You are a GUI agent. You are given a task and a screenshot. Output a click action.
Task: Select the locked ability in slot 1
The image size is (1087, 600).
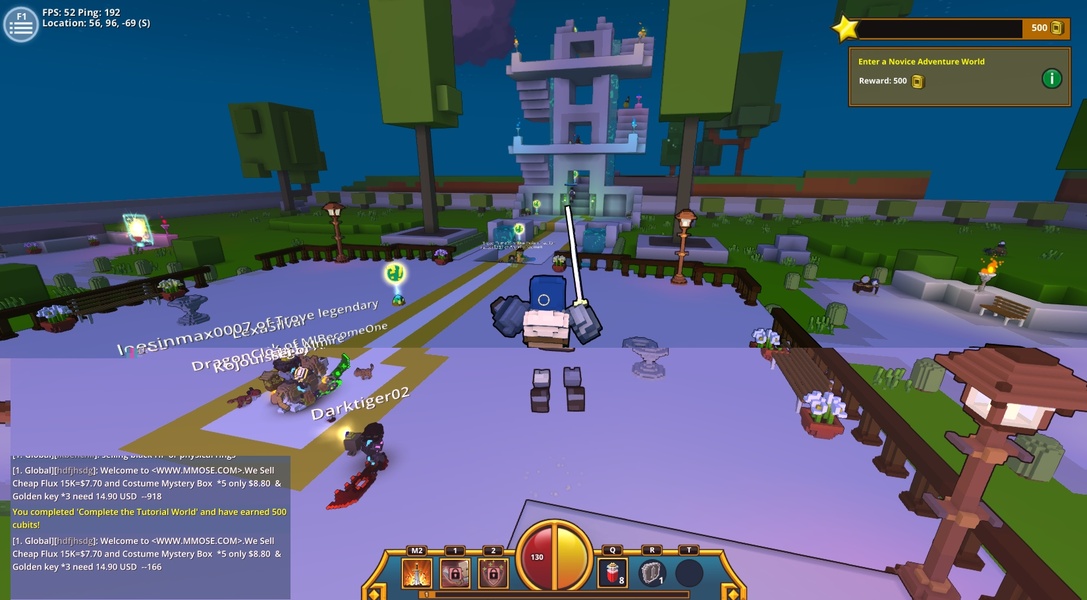click(x=455, y=573)
